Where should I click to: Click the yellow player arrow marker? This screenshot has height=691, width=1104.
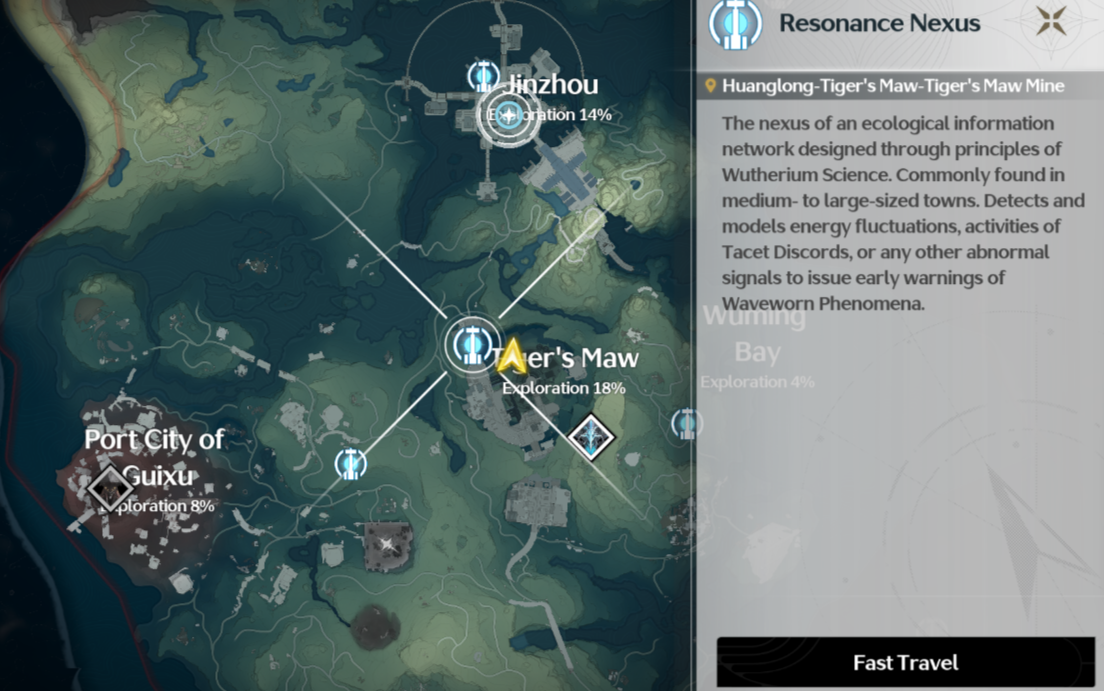pos(512,356)
